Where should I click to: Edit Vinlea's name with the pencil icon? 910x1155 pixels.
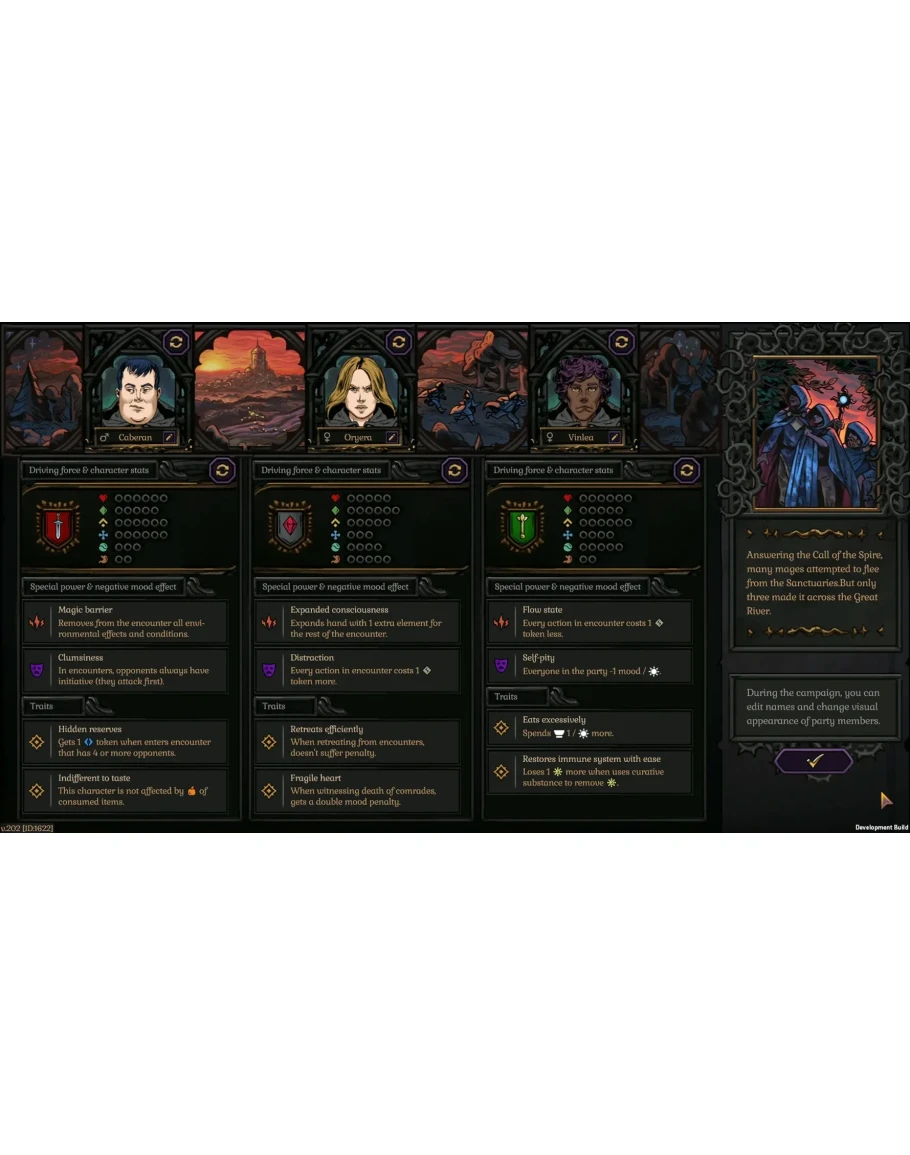coord(615,437)
